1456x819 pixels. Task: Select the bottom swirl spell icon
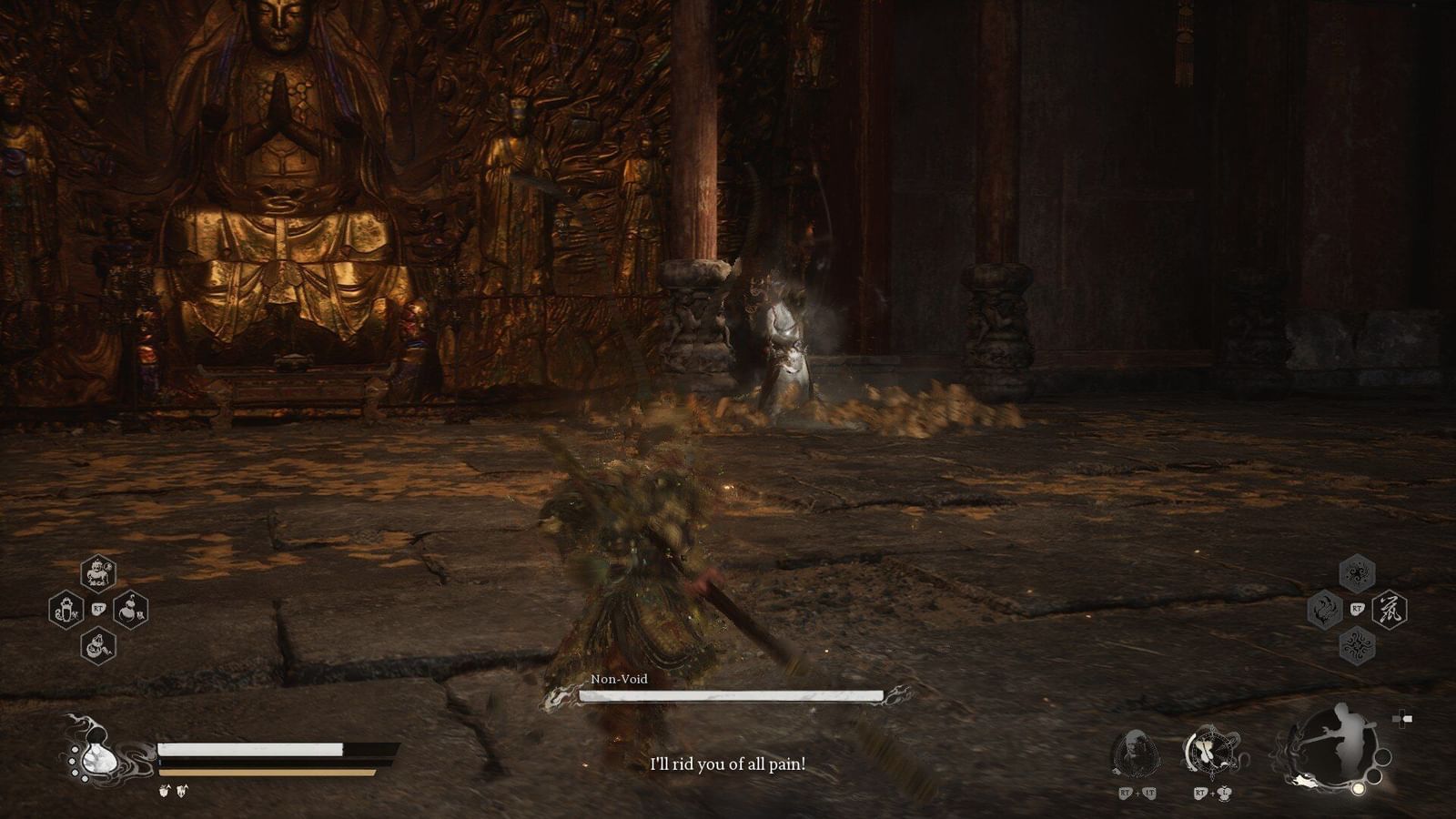[x=1356, y=644]
